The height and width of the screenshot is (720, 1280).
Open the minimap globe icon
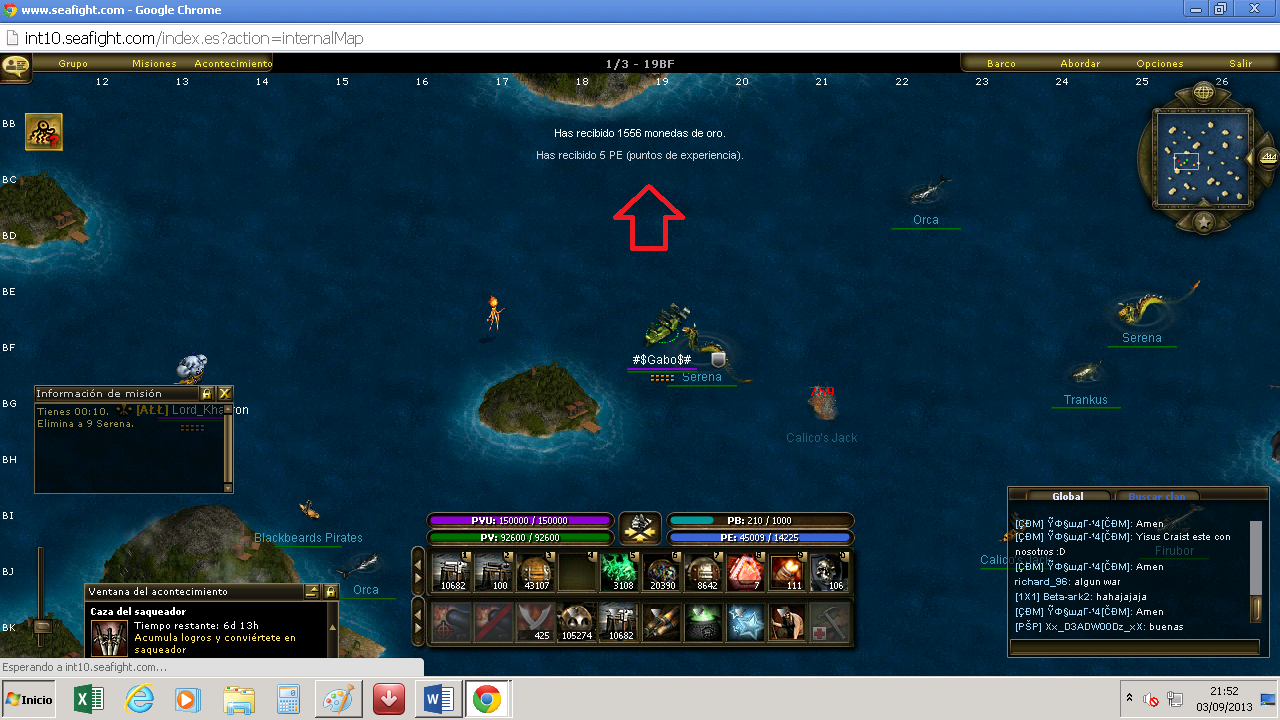coord(1204,91)
